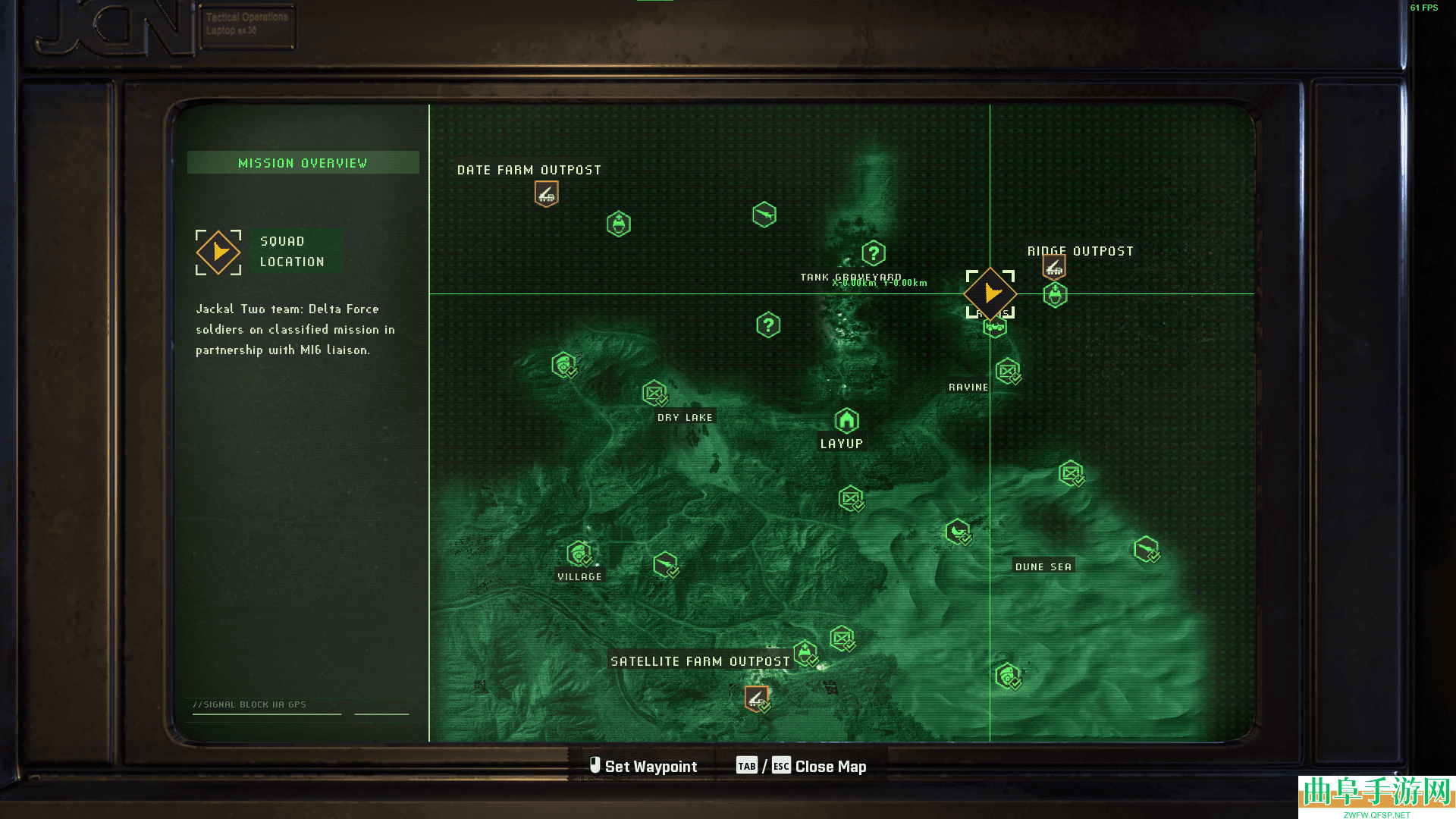
Task: Pick the Satellite Farm Outpost marker
Action: click(x=756, y=698)
